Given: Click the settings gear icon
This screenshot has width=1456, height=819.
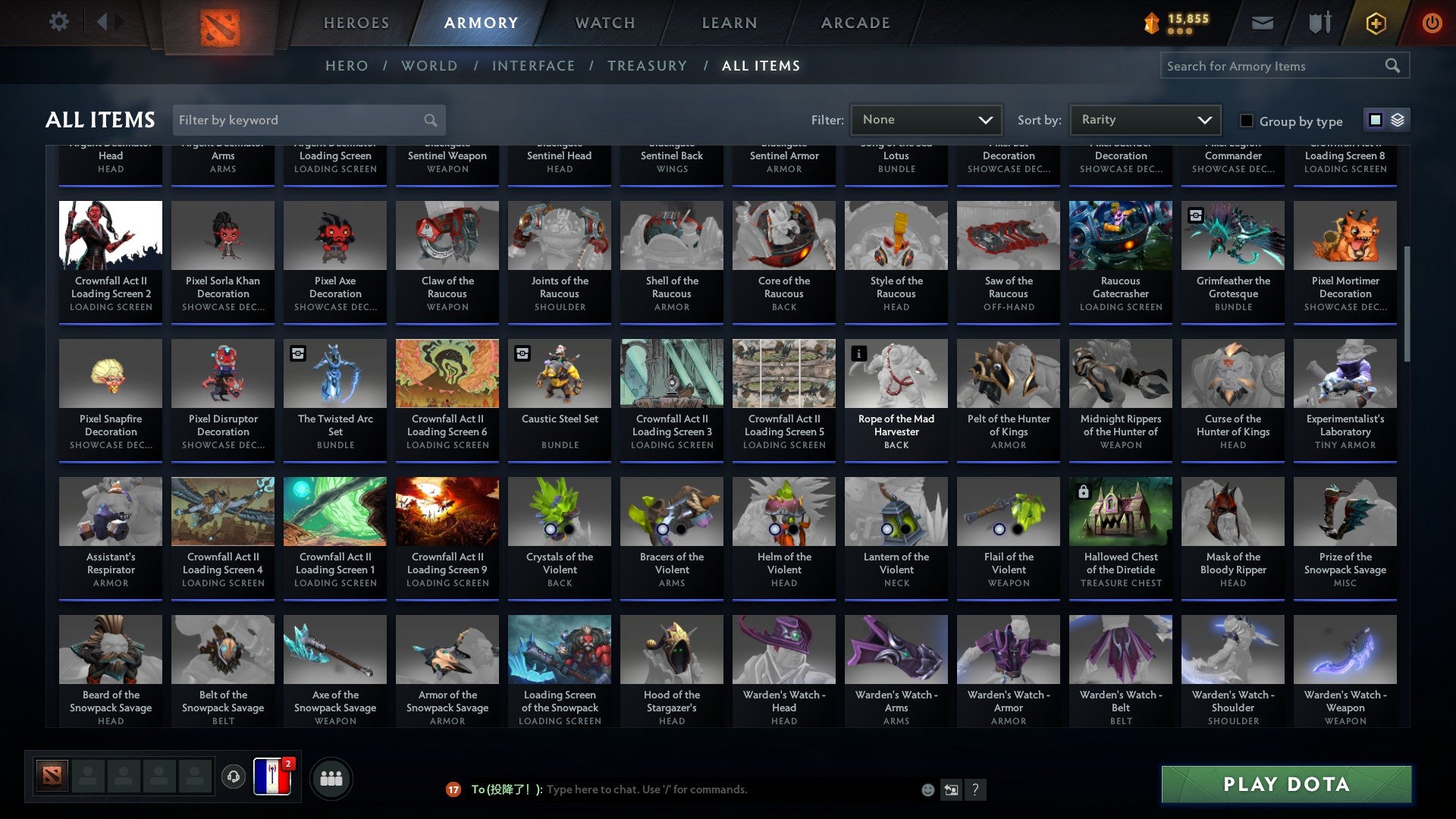Looking at the screenshot, I should tap(58, 22).
